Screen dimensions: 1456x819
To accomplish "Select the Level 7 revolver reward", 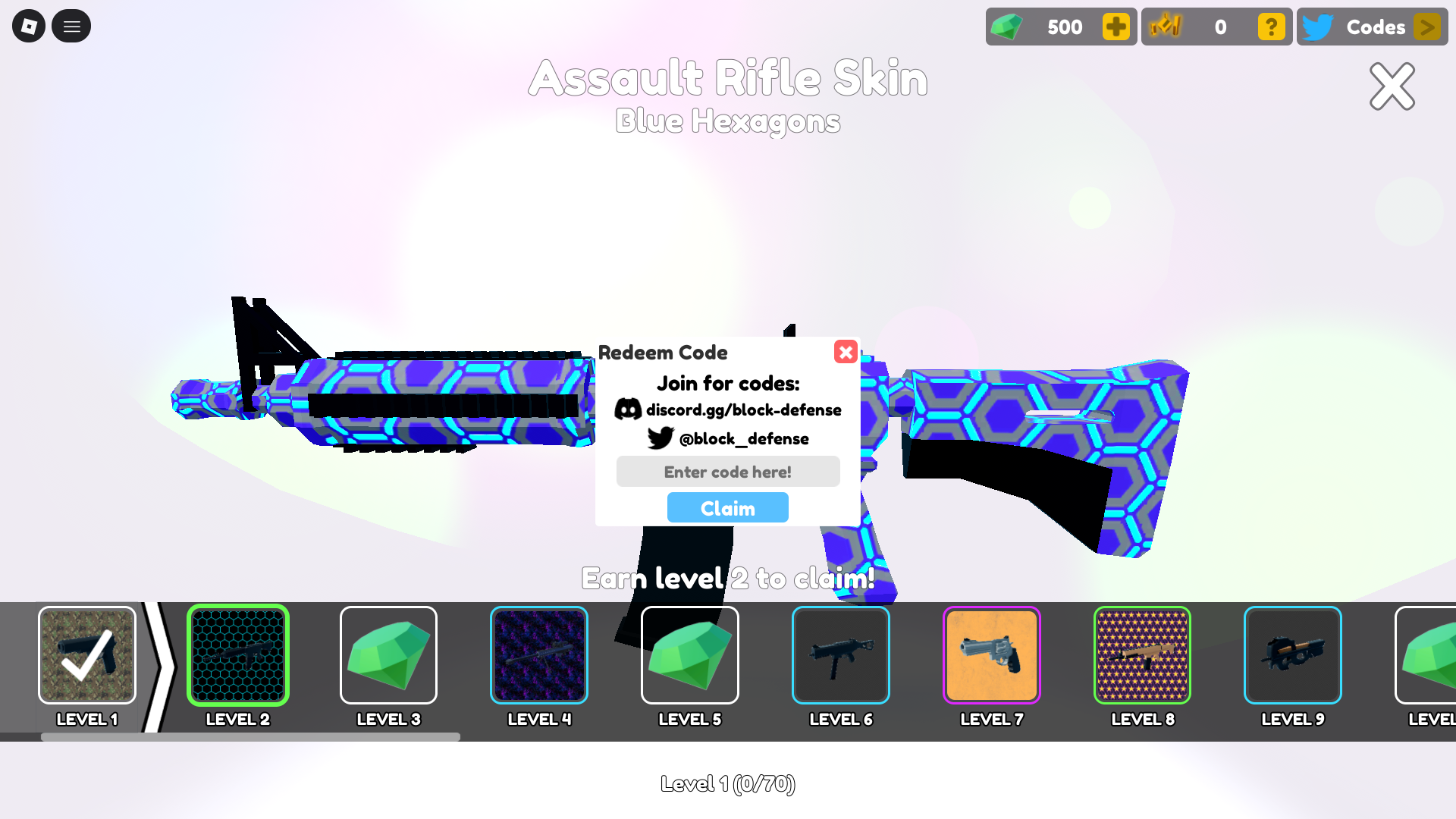I will click(x=991, y=655).
